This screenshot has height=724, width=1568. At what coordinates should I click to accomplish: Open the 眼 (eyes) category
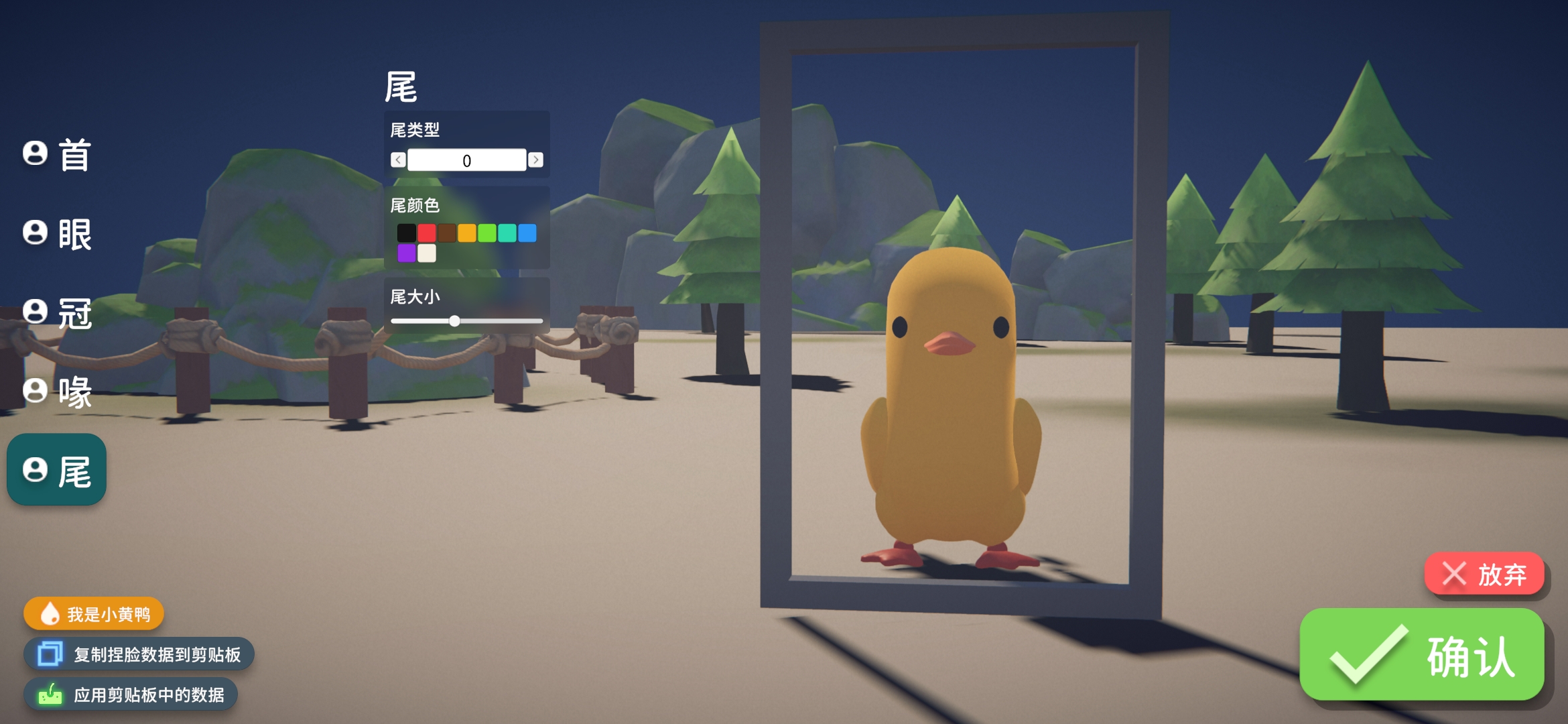(58, 234)
